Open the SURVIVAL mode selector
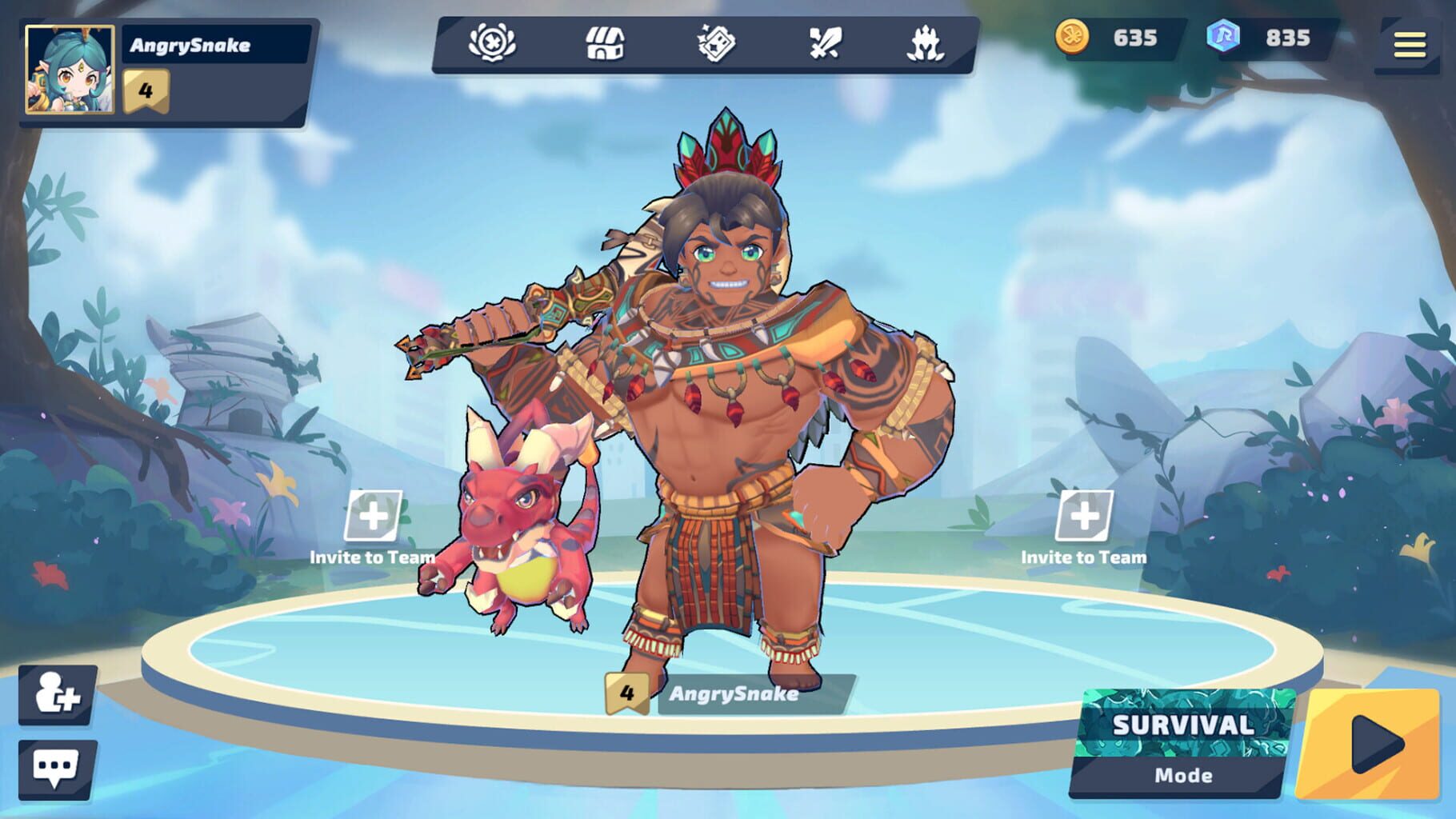This screenshot has height=819, width=1456. pyautogui.click(x=1184, y=726)
